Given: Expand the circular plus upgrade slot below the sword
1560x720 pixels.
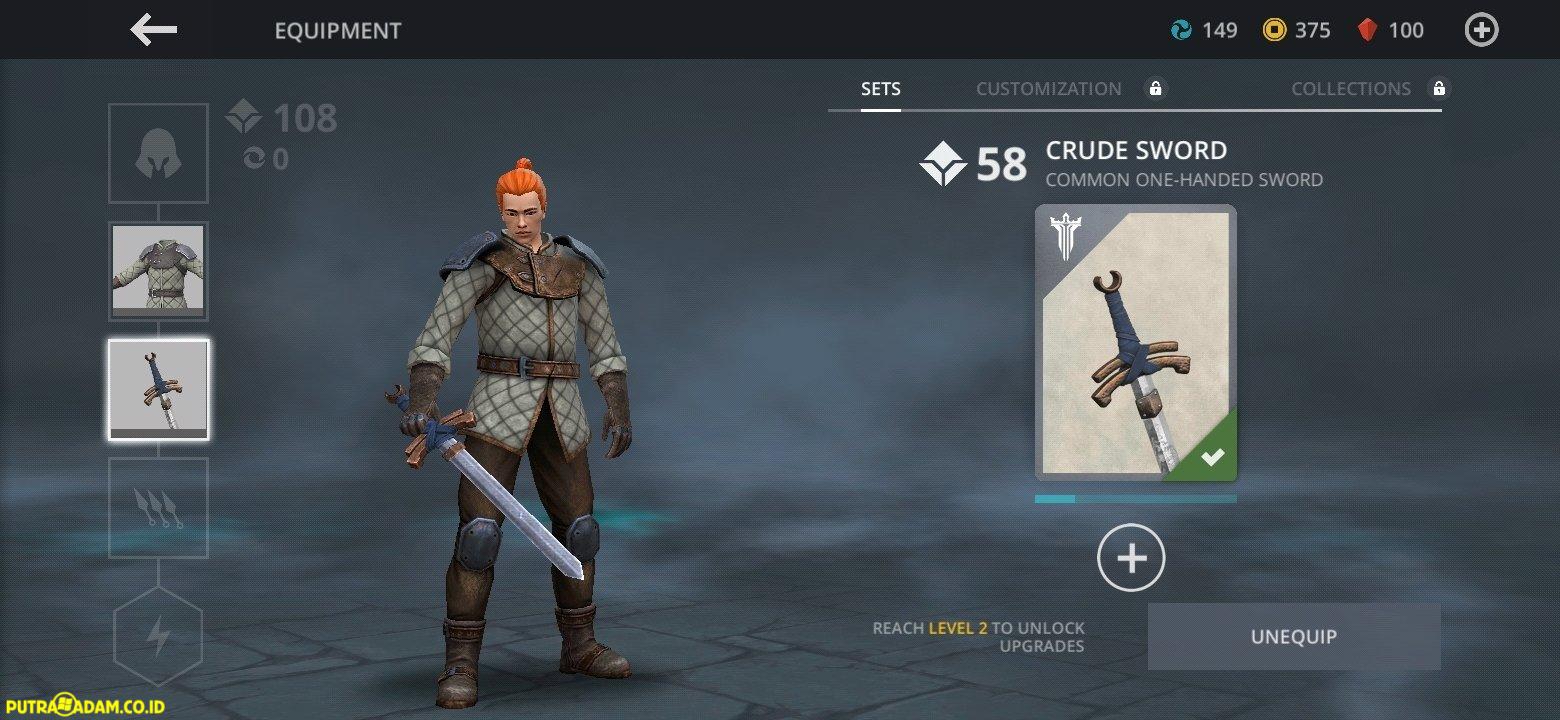Looking at the screenshot, I should coord(1130,558).
